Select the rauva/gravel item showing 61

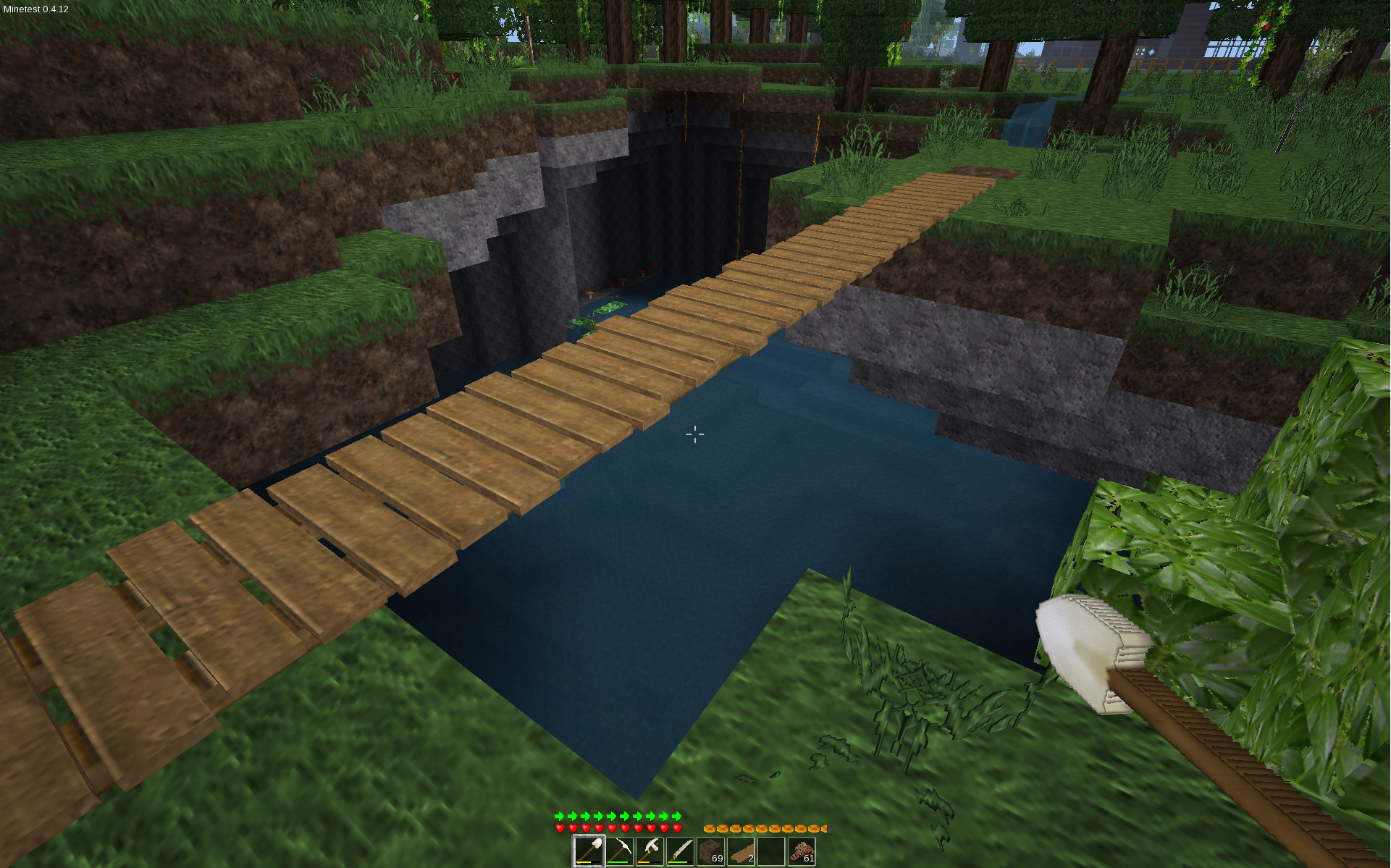pos(800,850)
